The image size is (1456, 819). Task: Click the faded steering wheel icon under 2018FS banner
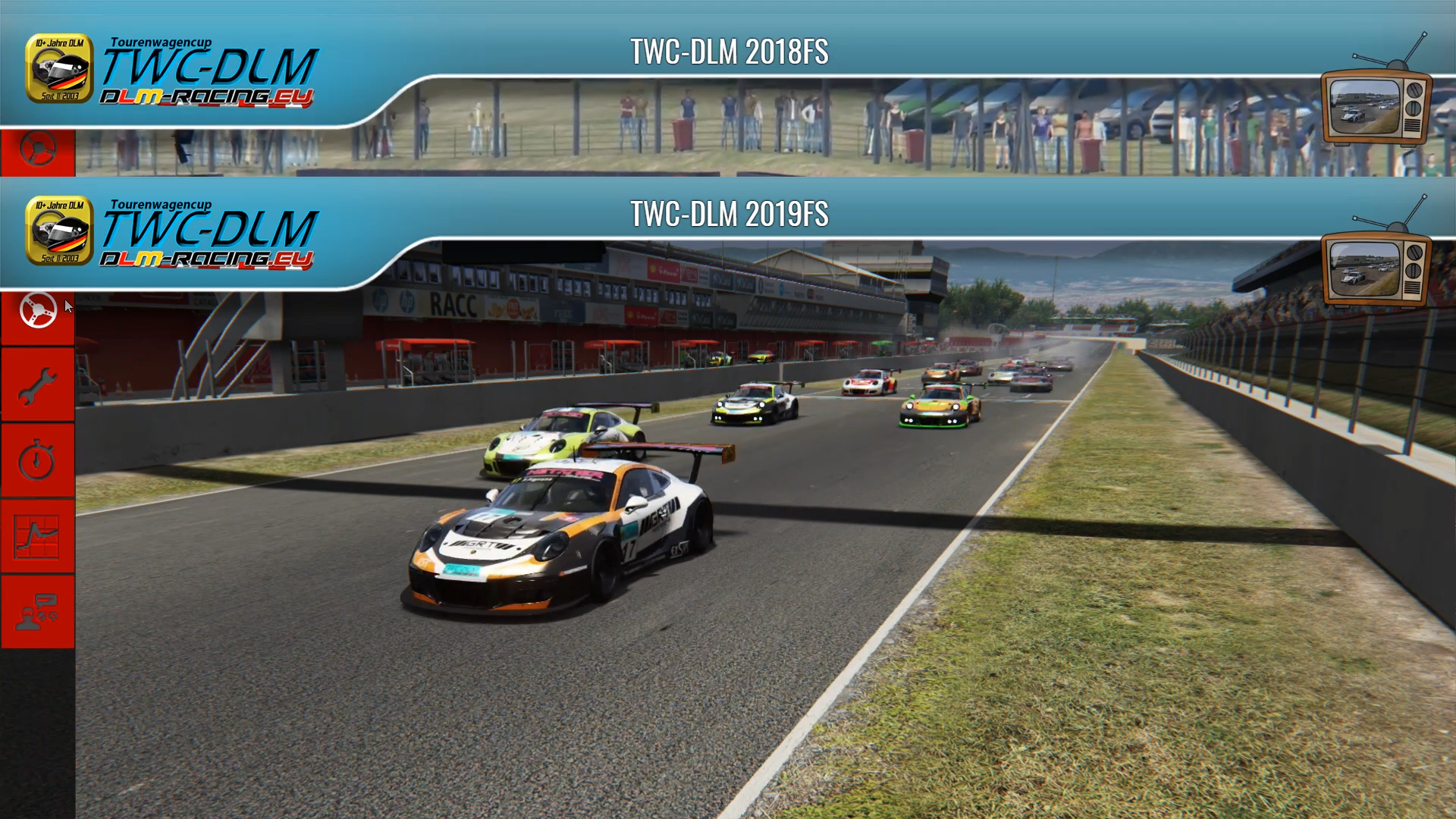[x=38, y=149]
